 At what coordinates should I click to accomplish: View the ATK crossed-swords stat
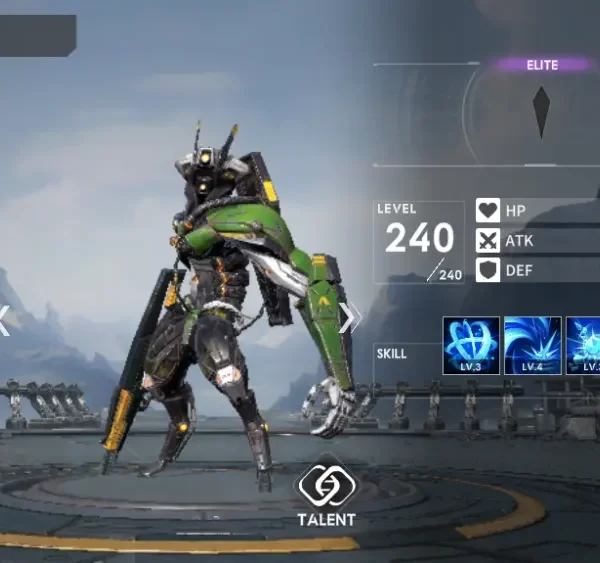coord(488,241)
